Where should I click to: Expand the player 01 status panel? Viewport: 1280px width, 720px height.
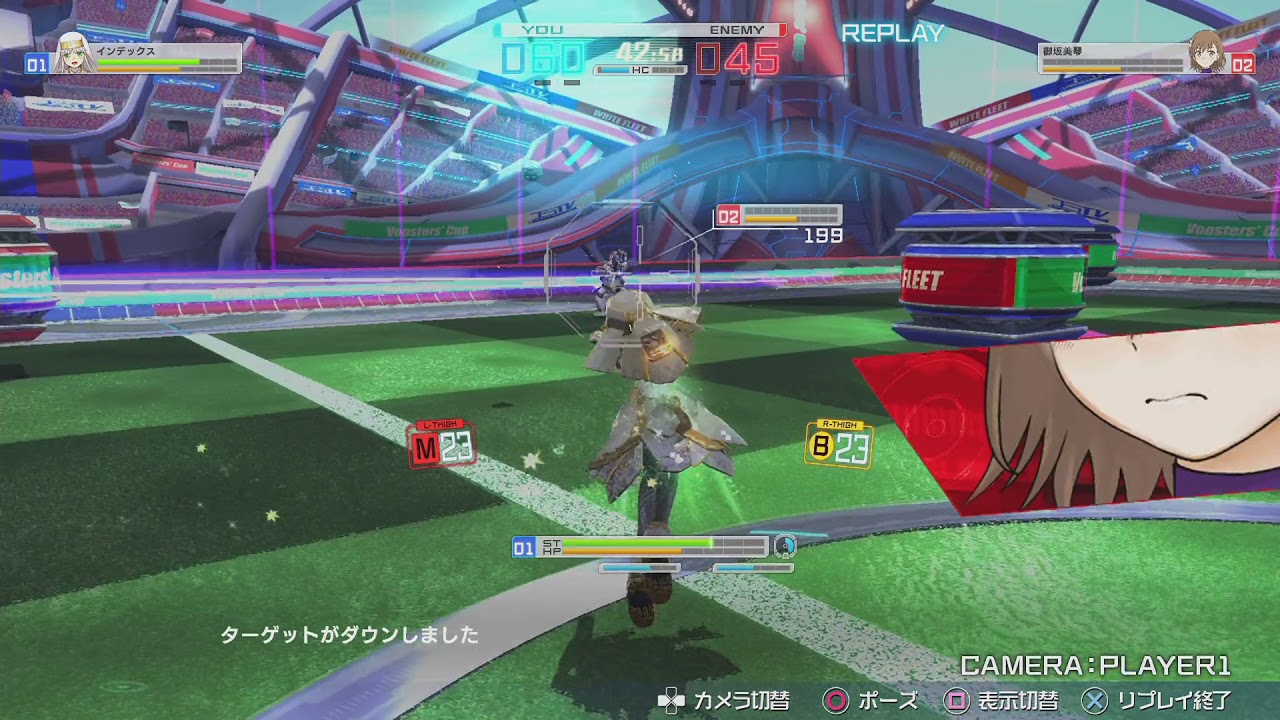(640, 546)
